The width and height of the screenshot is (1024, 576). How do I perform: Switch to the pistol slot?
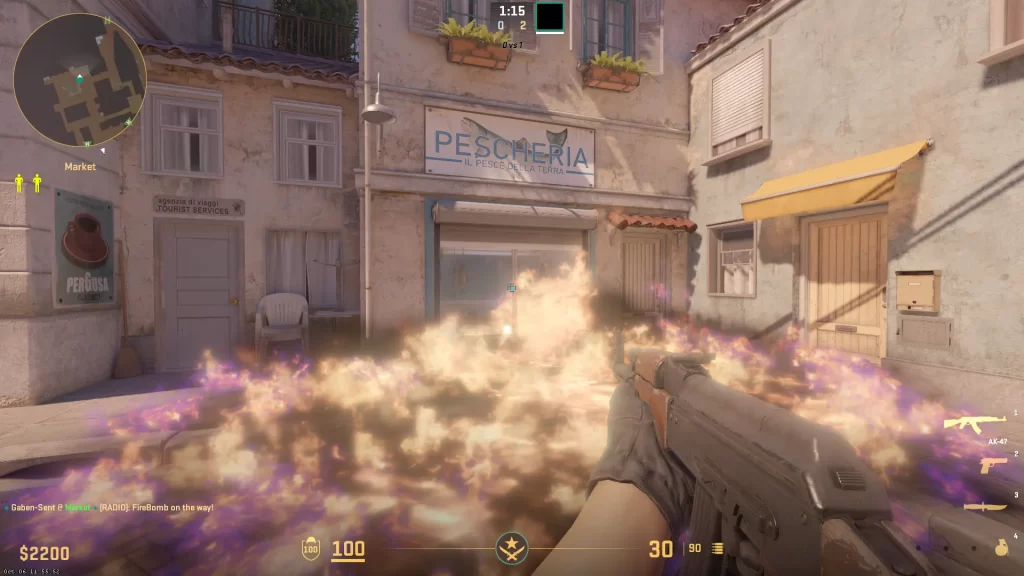click(x=992, y=466)
